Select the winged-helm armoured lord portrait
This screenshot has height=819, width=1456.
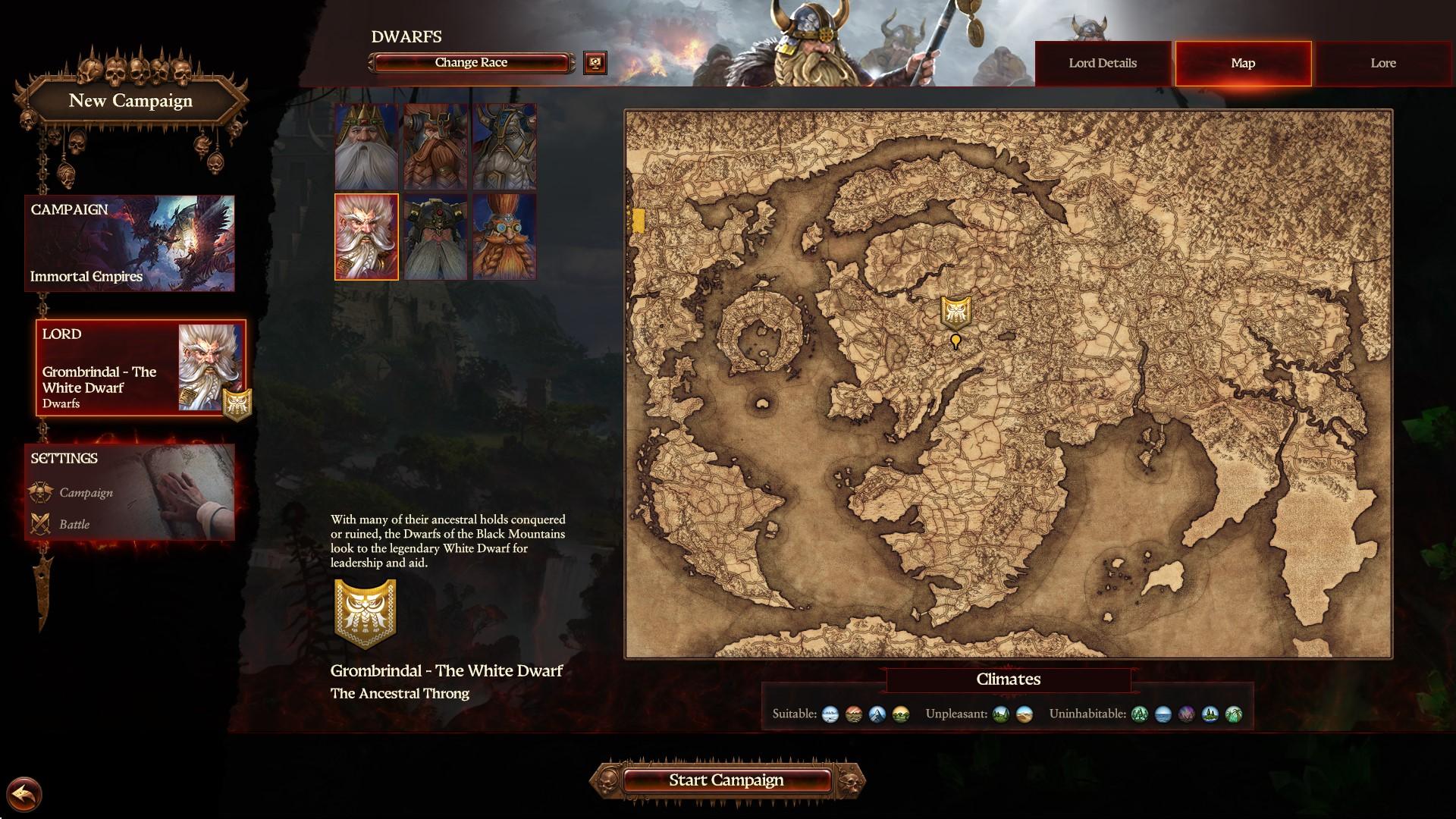[504, 146]
